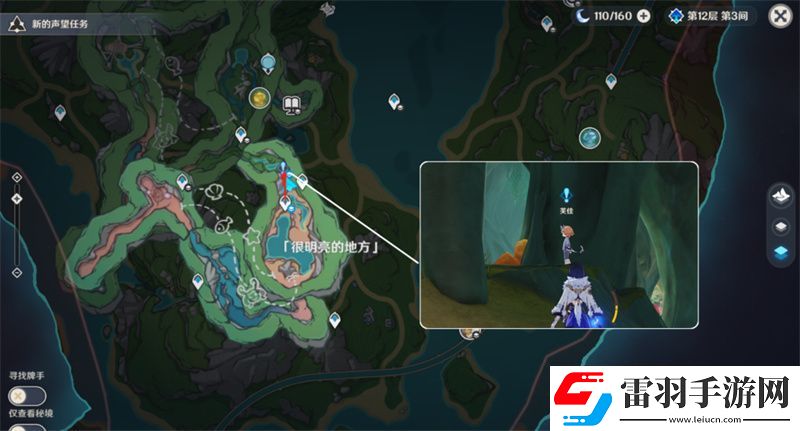Open the 雷羽手游网 watermark link
The width and height of the screenshot is (800, 431).
(669, 392)
